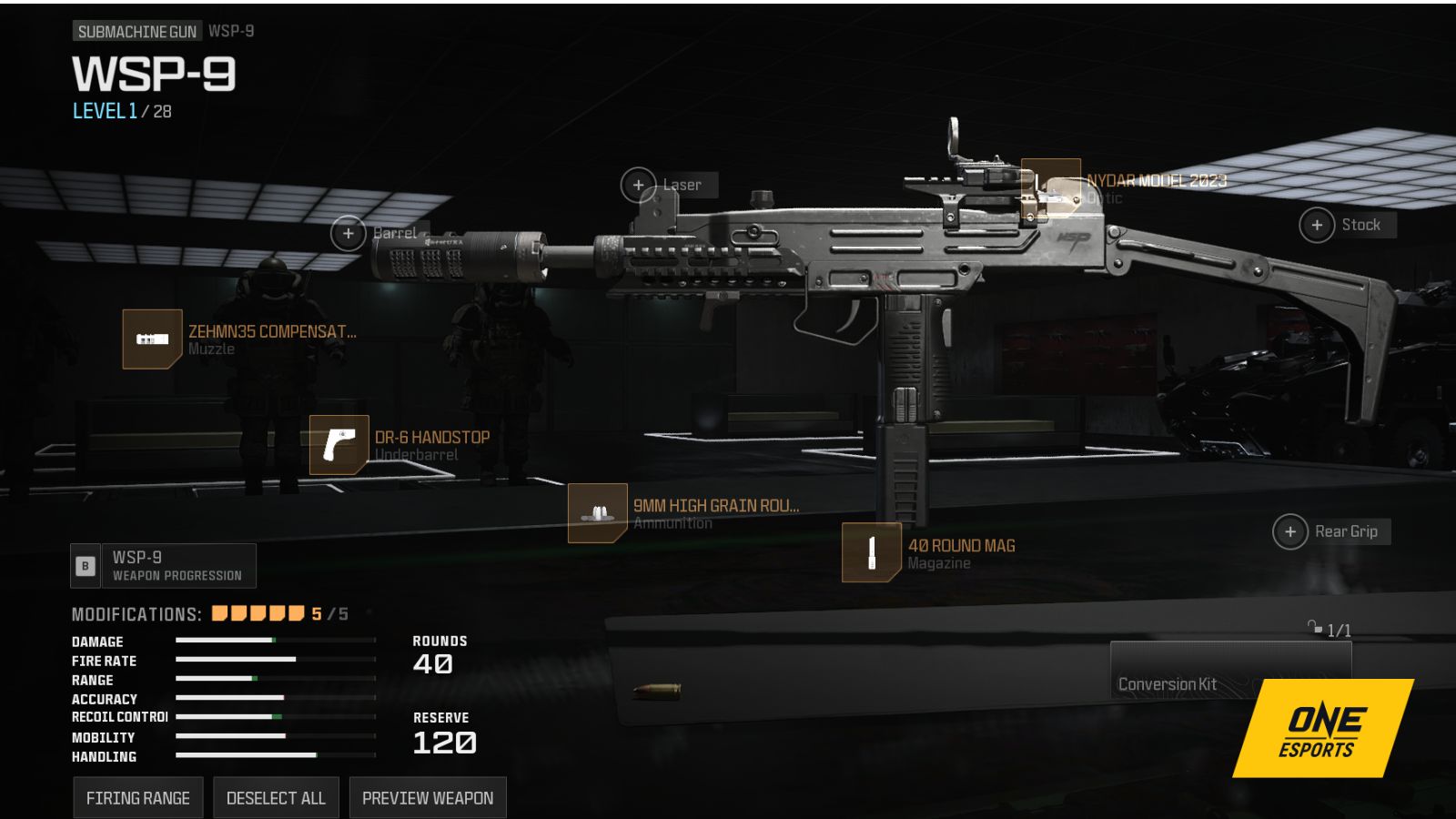Add a Rear Grip attachment
The height and width of the screenshot is (819, 1456).
1290,531
